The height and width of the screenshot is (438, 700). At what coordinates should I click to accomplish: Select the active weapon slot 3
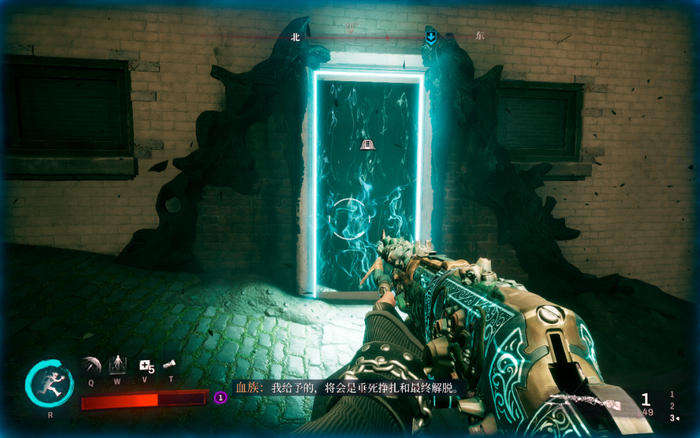pyautogui.click(x=672, y=418)
